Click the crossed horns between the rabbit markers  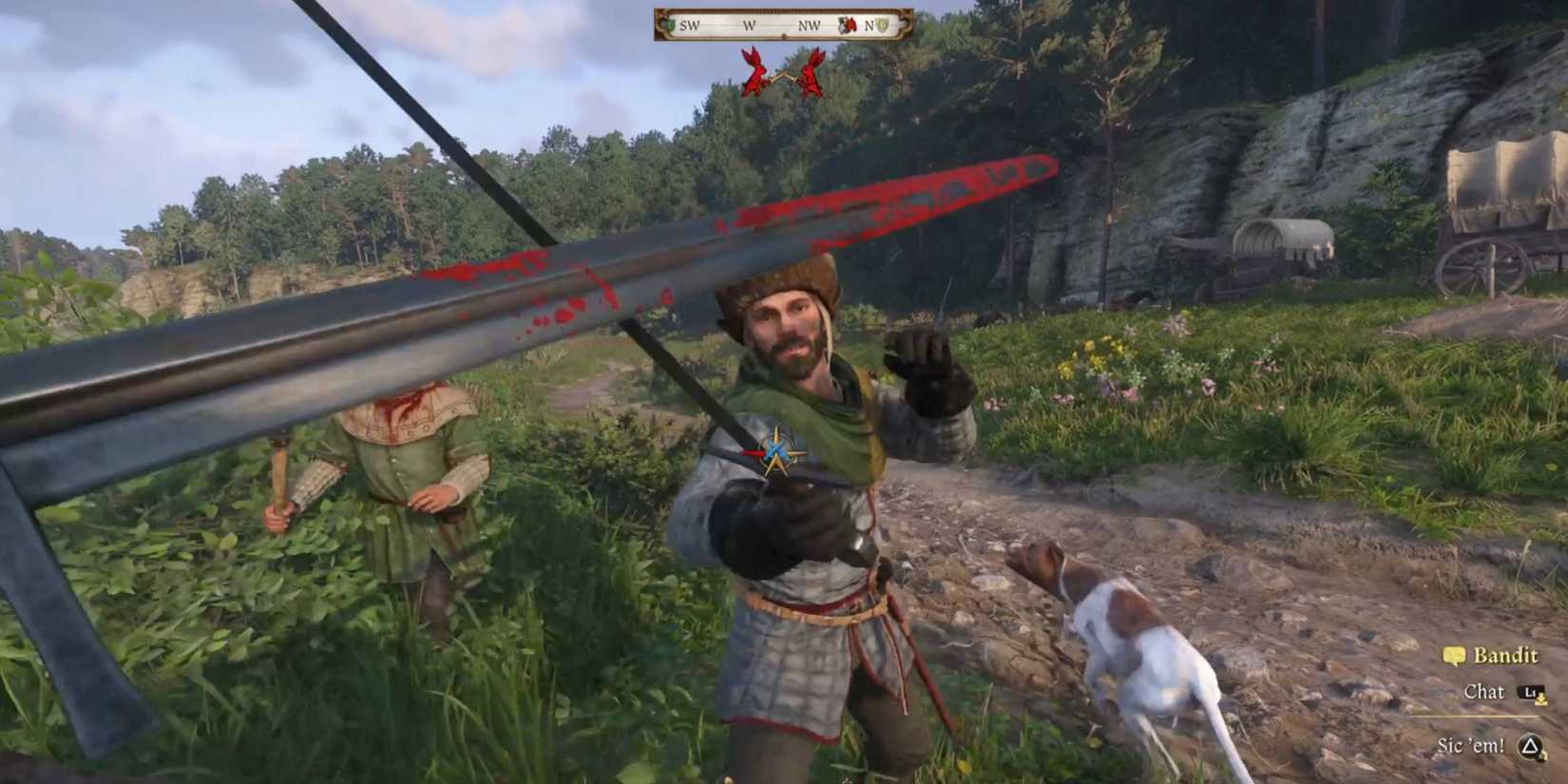click(784, 78)
